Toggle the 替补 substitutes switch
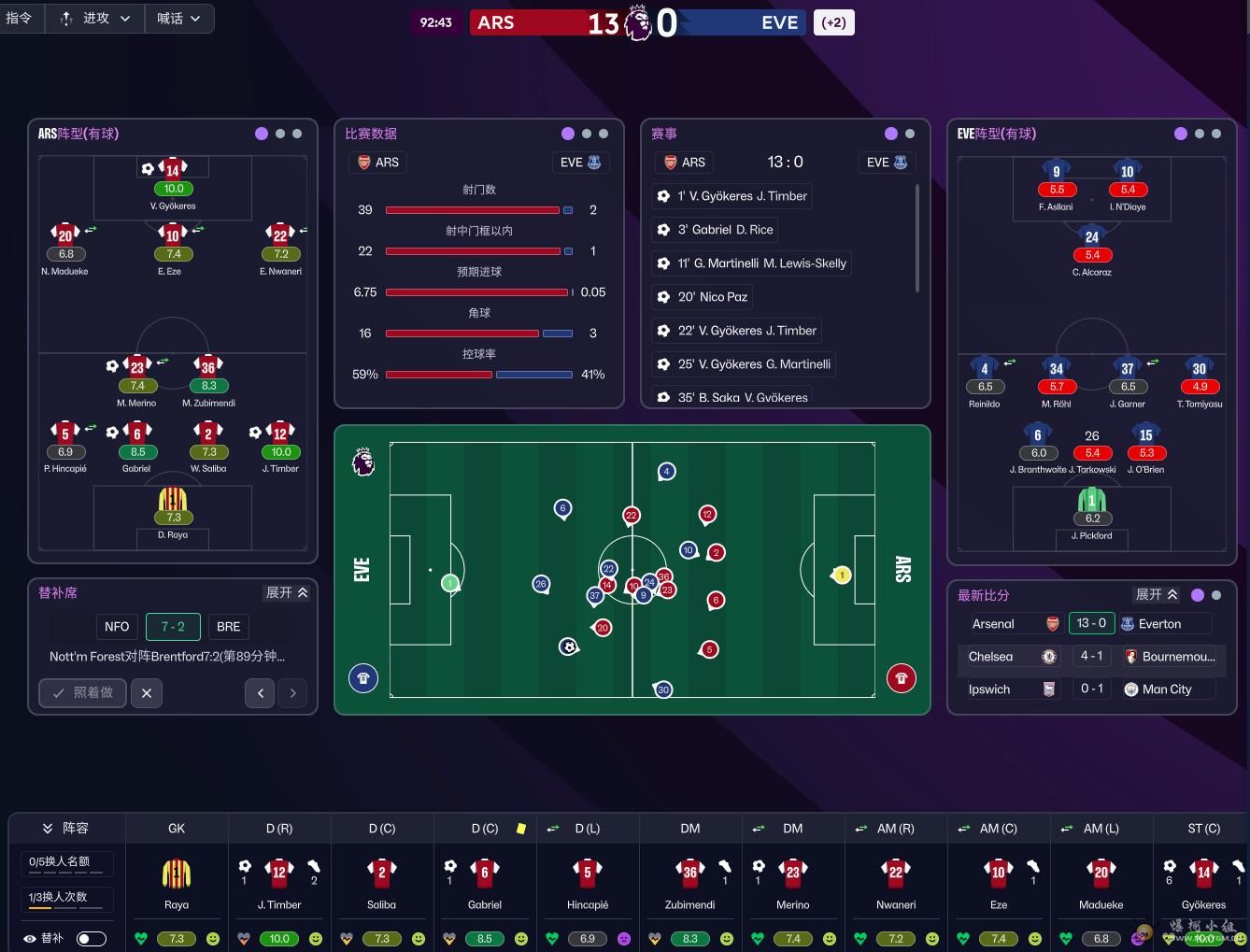Viewport: 1250px width, 952px height. pyautogui.click(x=91, y=938)
